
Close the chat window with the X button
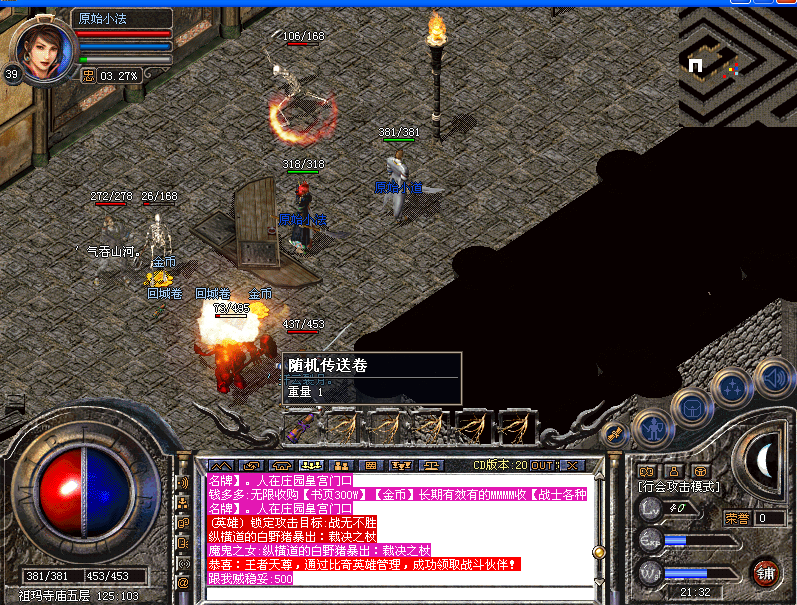(x=572, y=466)
